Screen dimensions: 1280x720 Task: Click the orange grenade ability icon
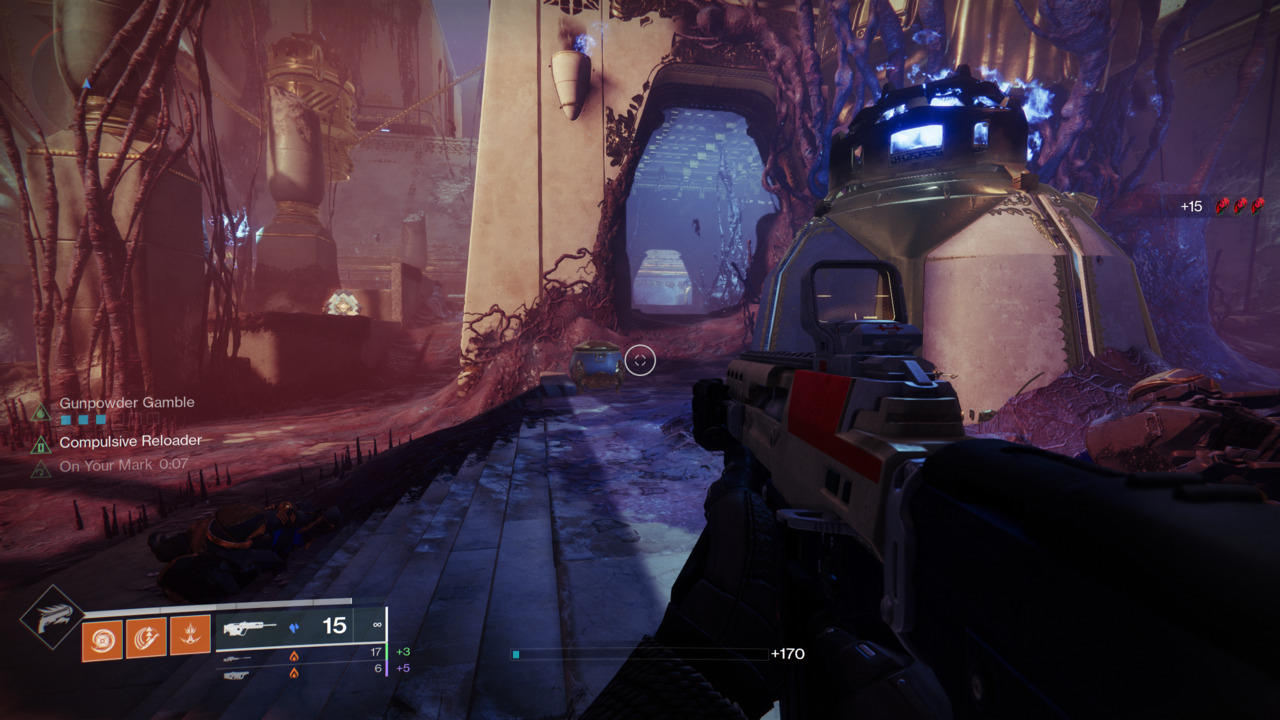point(189,634)
